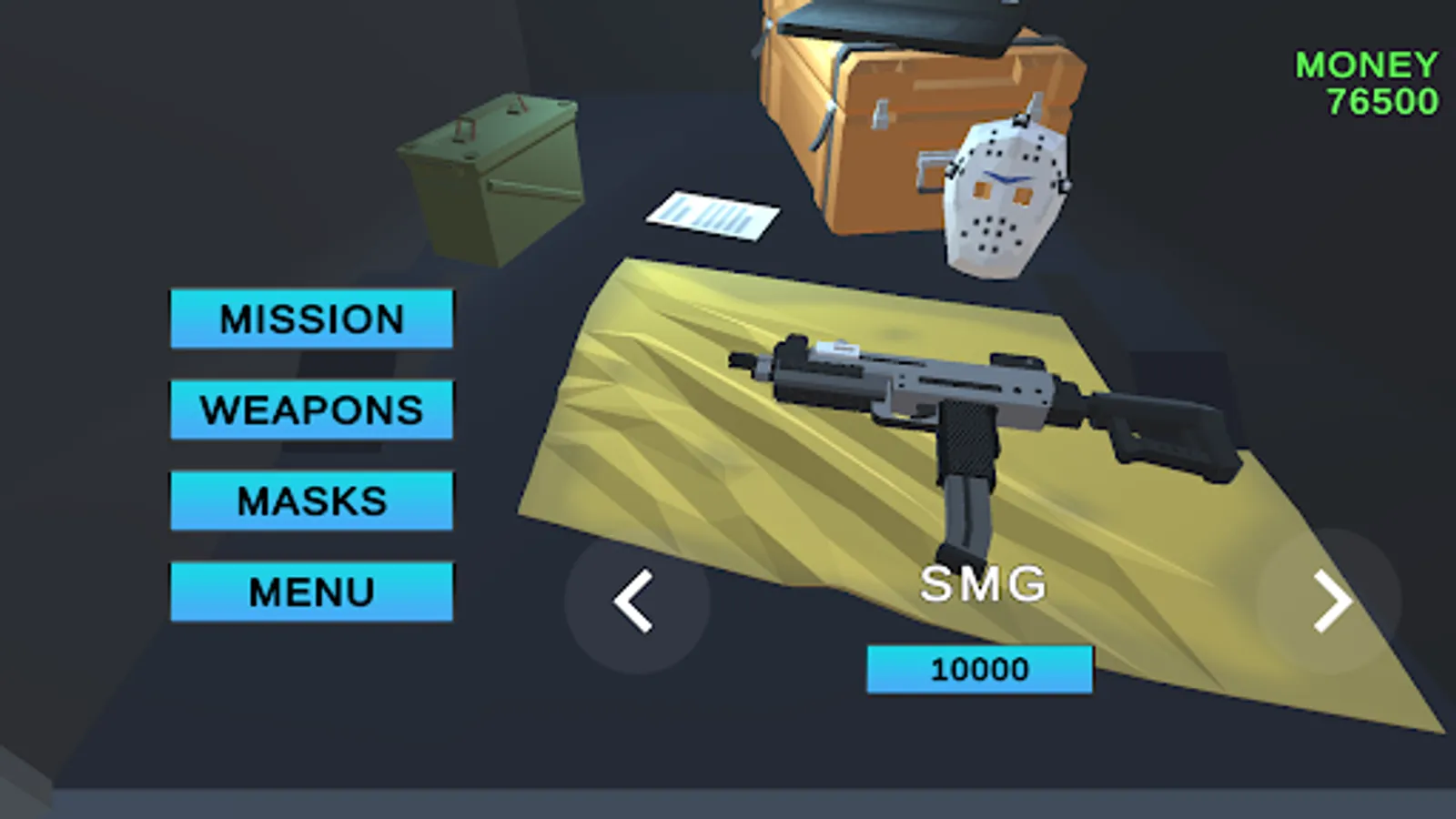Show the previous weapon with the left arrow
Viewport: 1456px width, 819px height.
637,601
